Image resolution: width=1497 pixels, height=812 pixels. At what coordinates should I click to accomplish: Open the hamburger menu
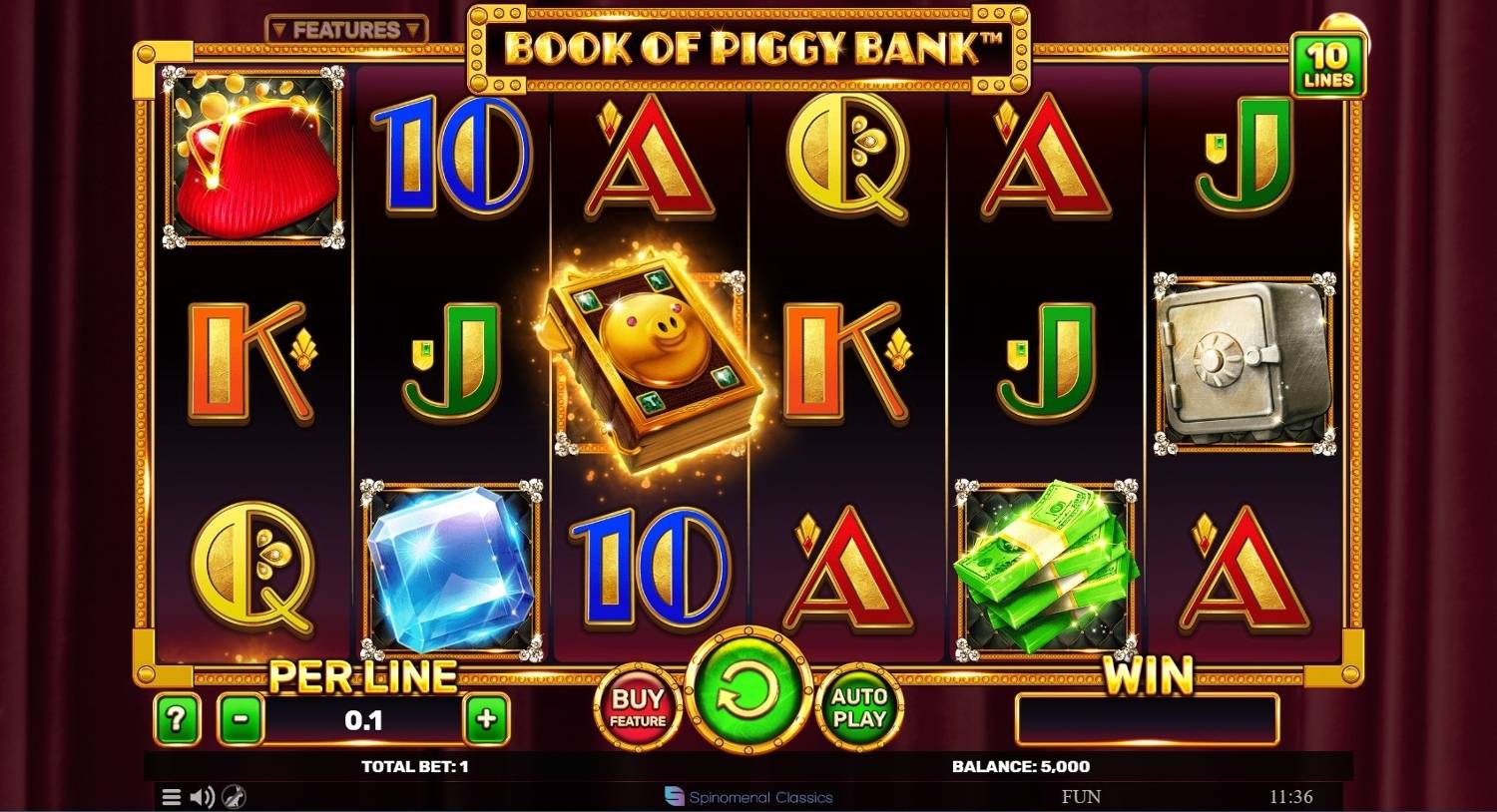(172, 797)
